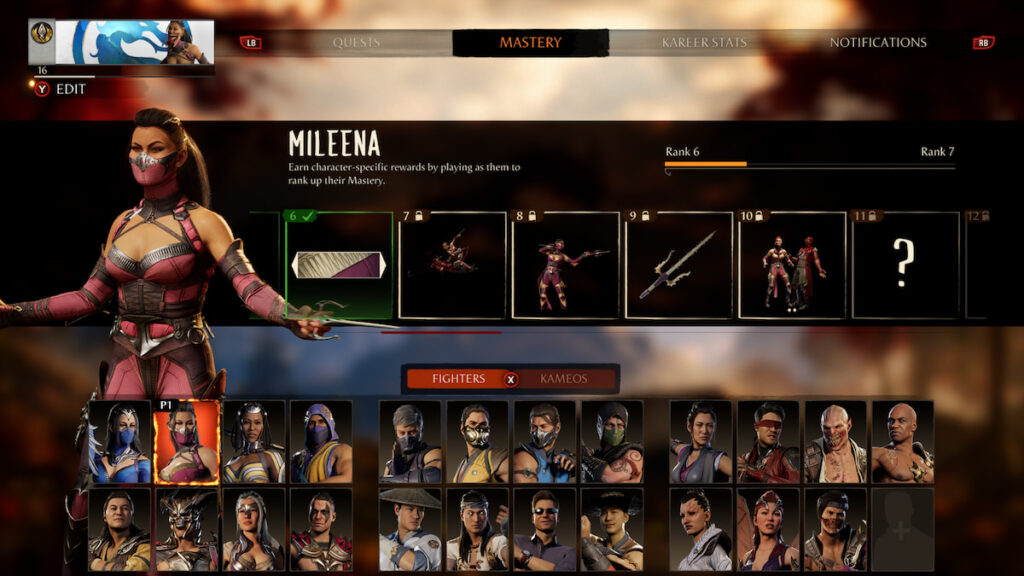The image size is (1024, 576).
Task: View the locked rank 7 reward tile
Action: coord(452,265)
